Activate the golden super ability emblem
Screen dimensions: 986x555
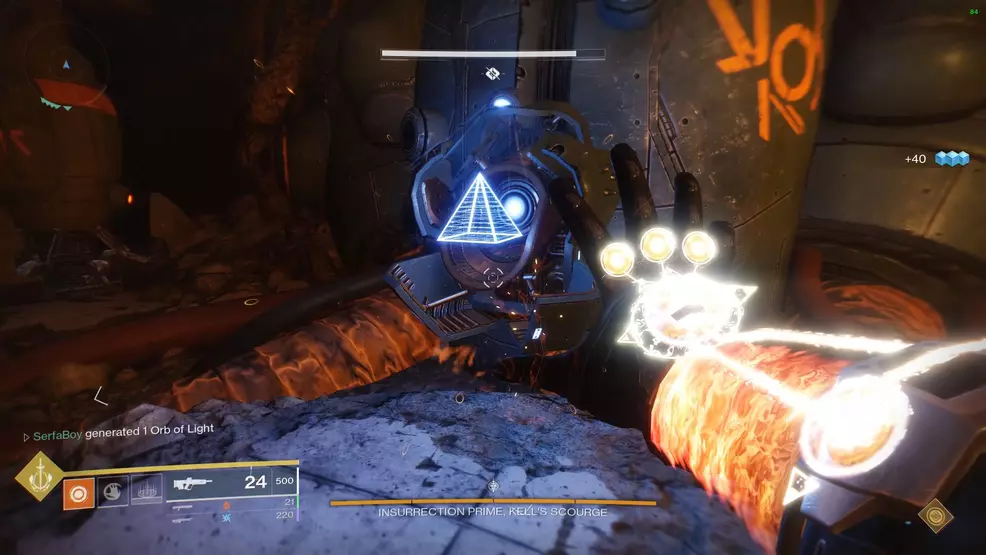[39, 477]
